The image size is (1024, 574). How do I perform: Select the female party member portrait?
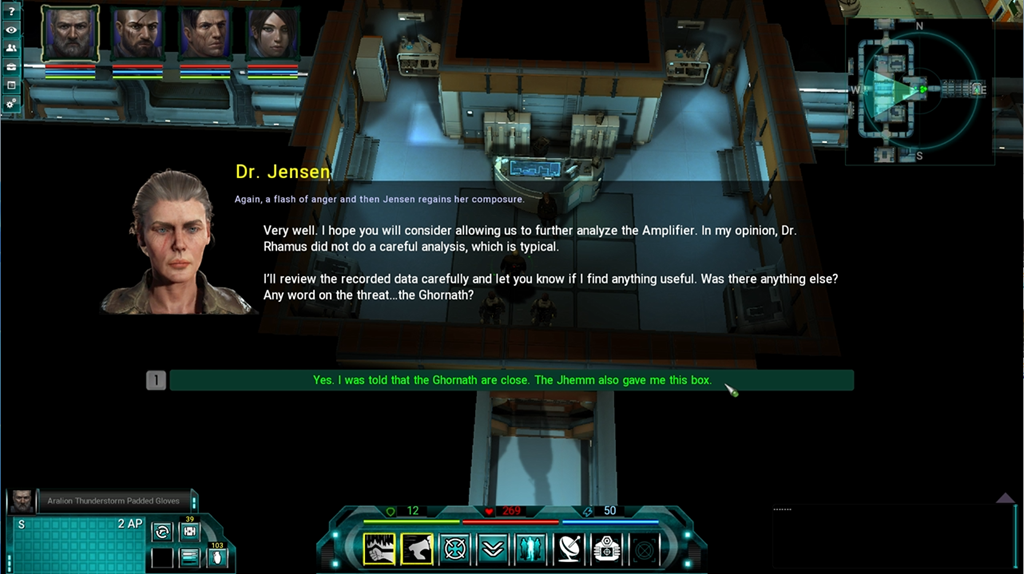273,35
